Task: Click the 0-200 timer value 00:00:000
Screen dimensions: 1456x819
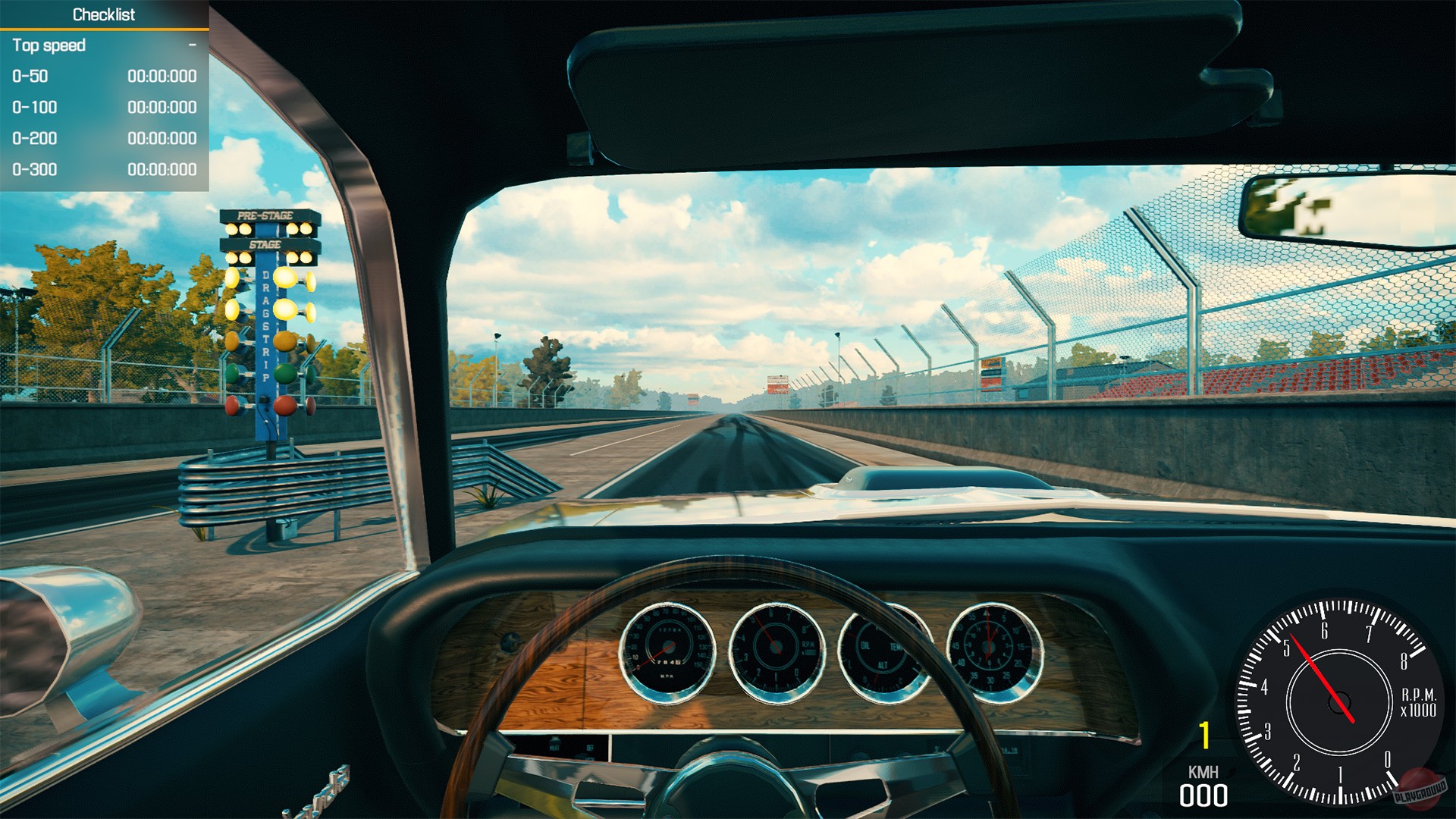Action: (x=162, y=139)
